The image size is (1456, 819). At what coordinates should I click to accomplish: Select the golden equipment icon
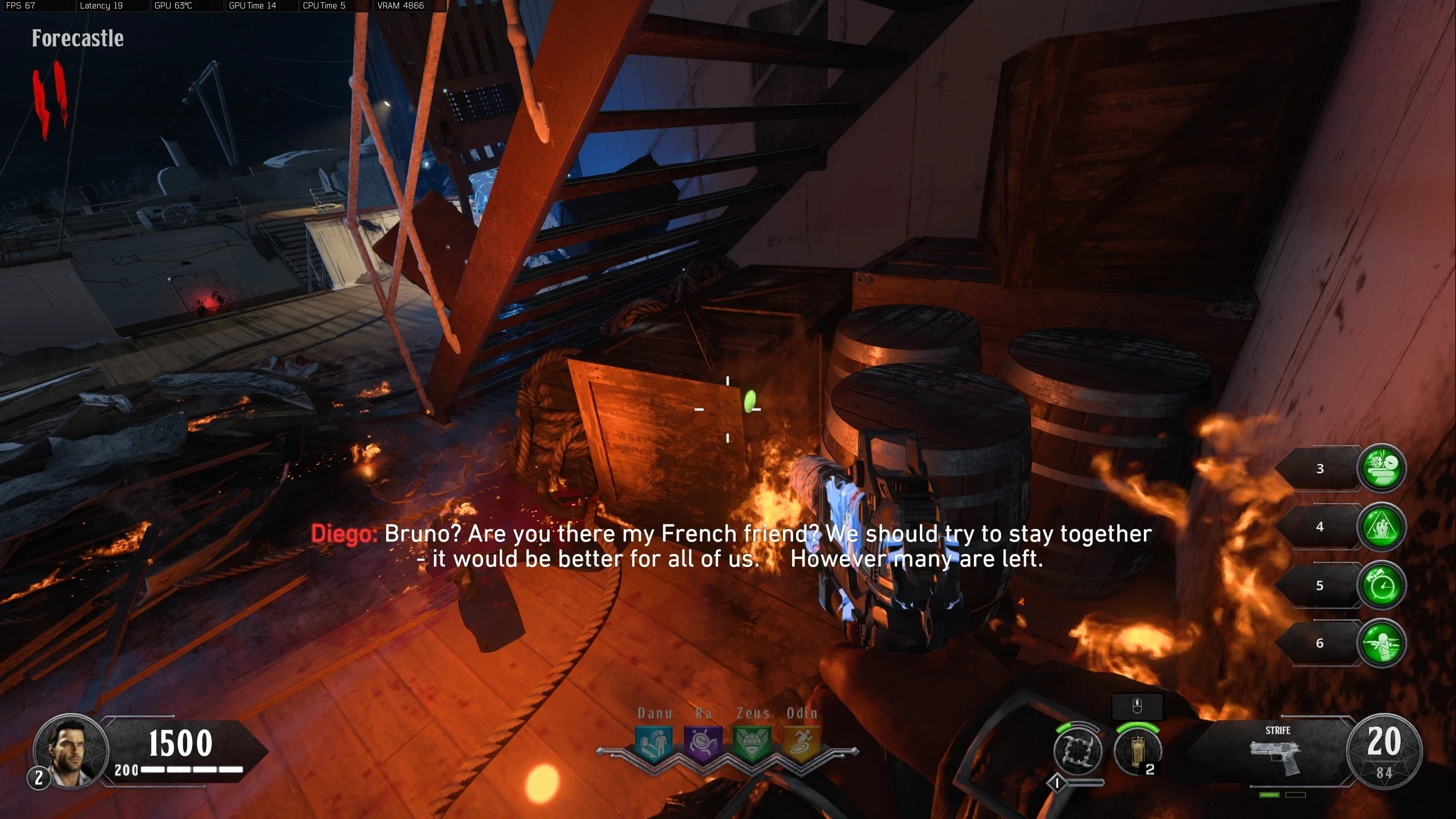coord(1137,751)
